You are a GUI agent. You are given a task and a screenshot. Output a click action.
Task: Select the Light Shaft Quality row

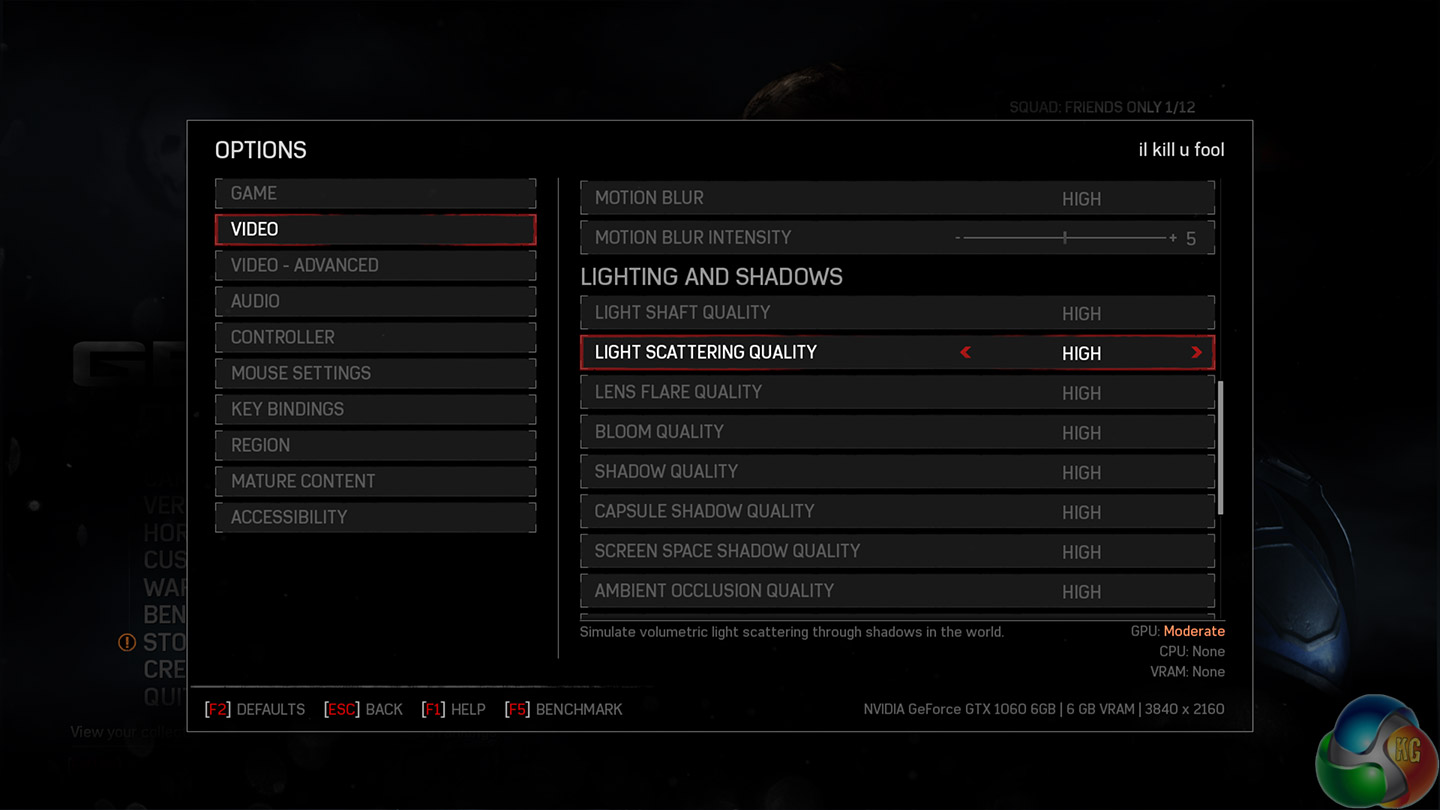[897, 312]
